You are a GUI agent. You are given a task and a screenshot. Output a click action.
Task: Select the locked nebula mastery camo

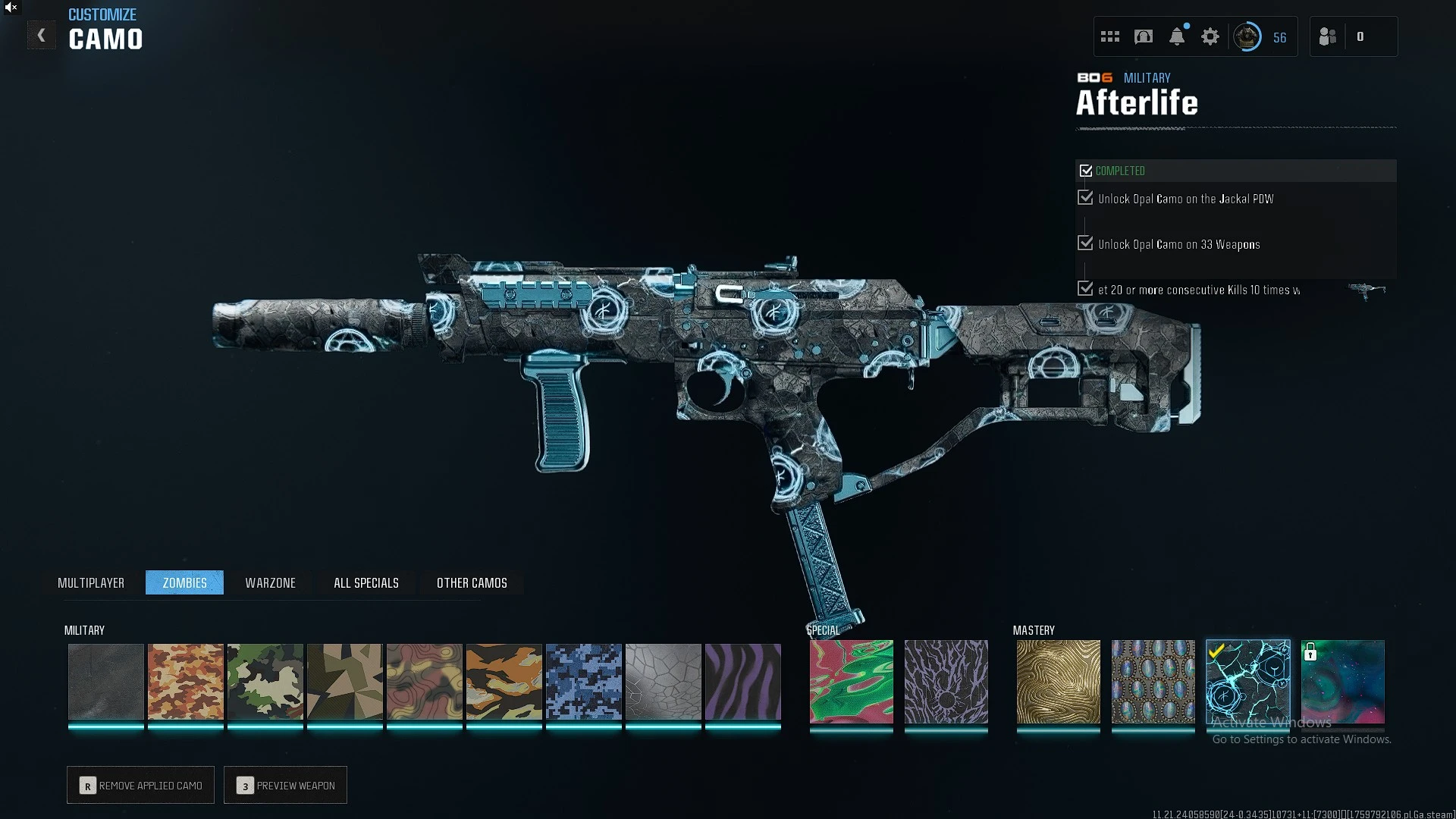pyautogui.click(x=1343, y=681)
